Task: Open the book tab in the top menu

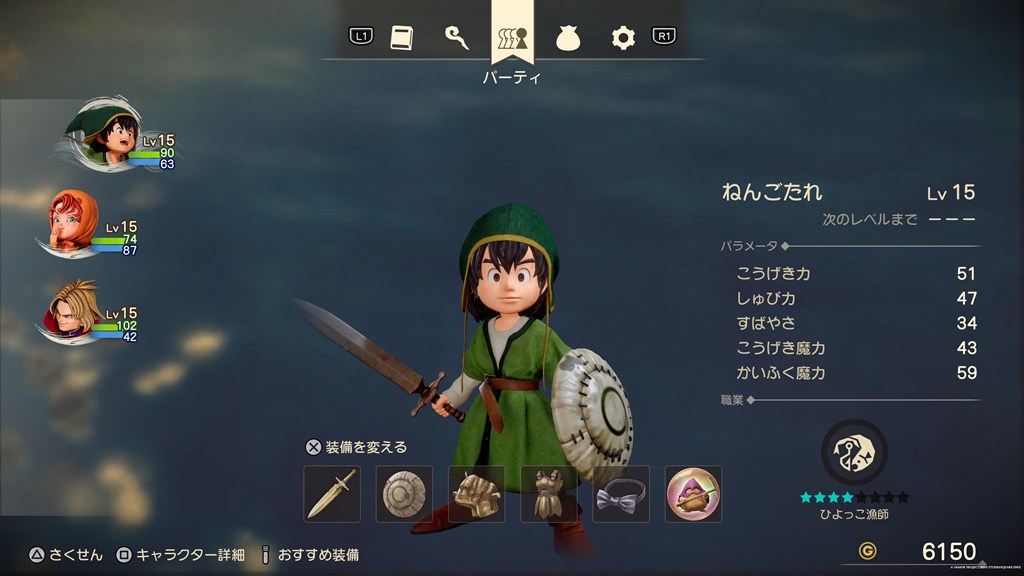Action: tap(400, 38)
